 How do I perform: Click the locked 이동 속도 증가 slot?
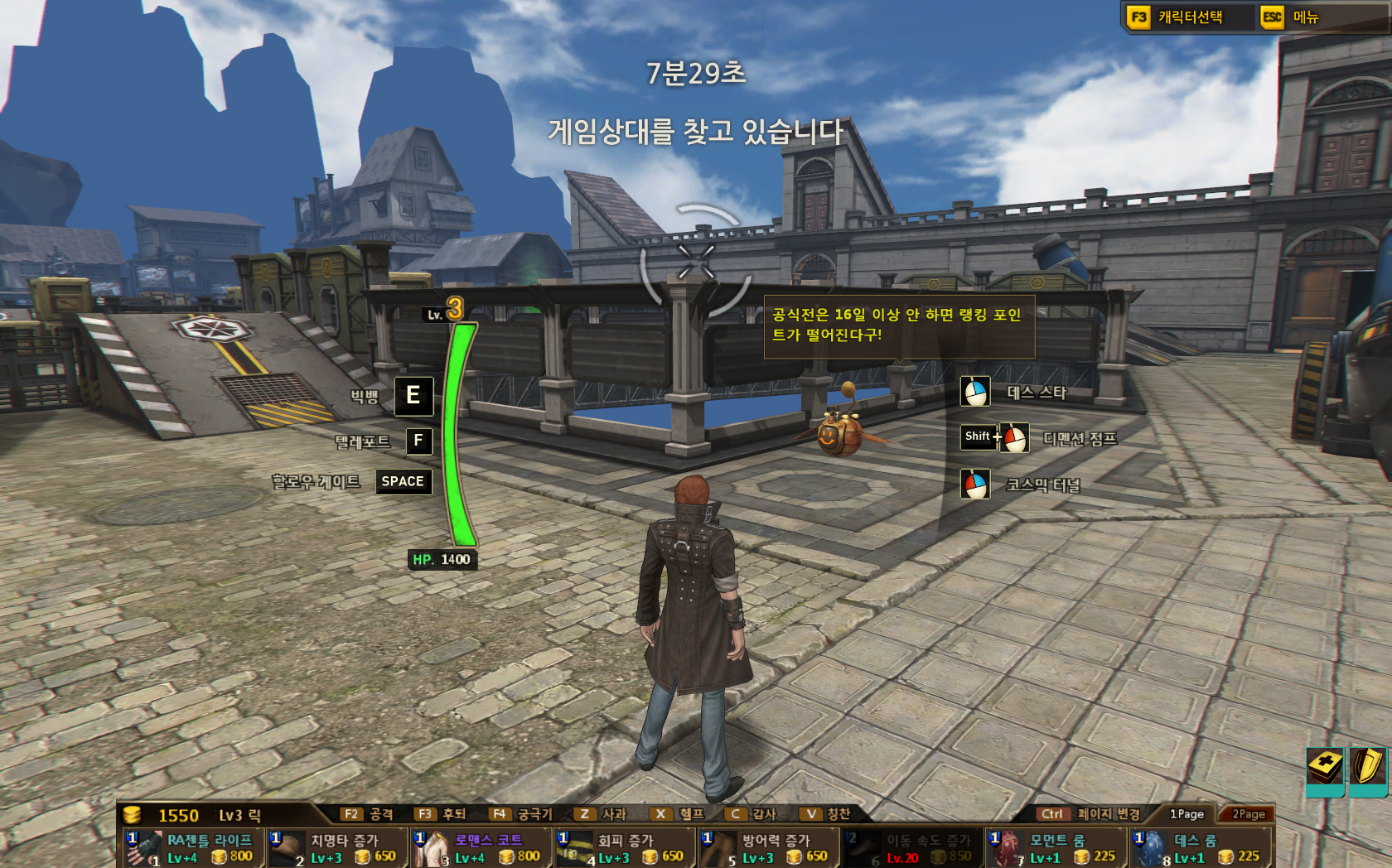pyautogui.click(x=912, y=848)
